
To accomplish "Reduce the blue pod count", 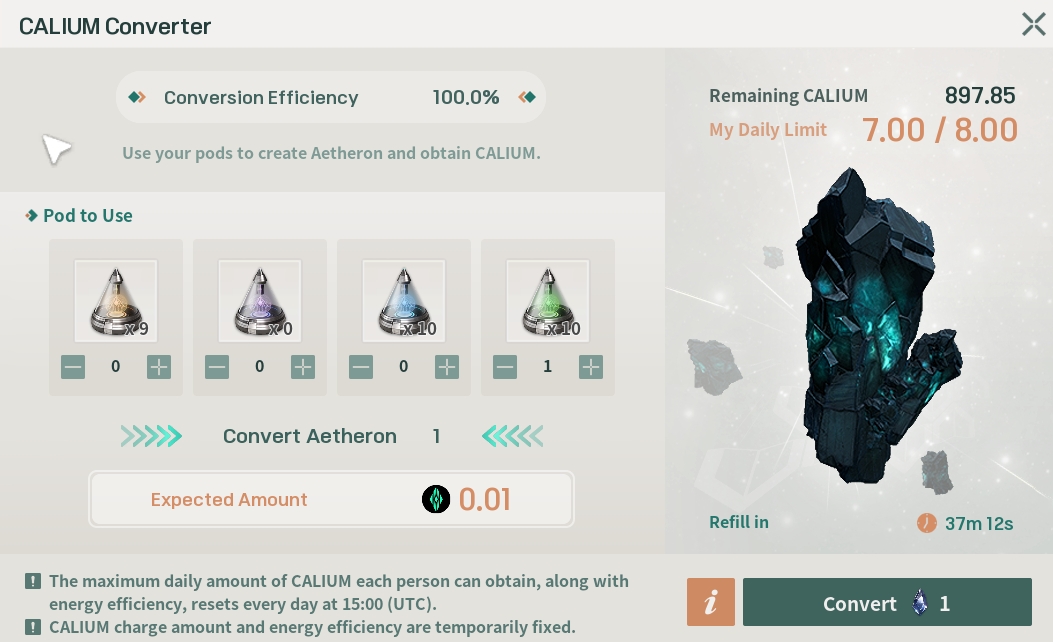I will click(x=361, y=367).
